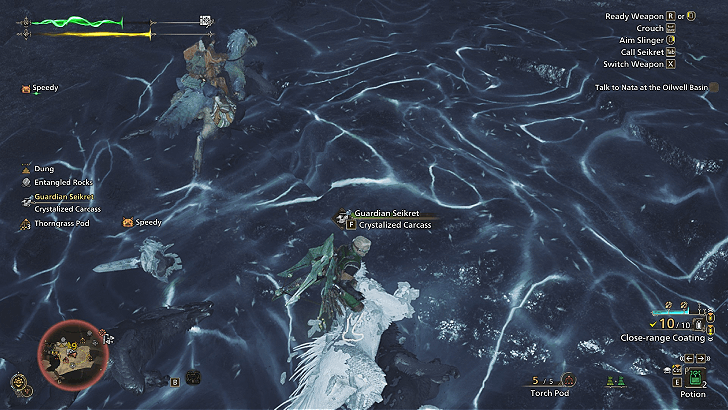This screenshot has height=410, width=728.
Task: Select Entangled Rocks in the nearby list
Action: pyautogui.click(x=56, y=182)
